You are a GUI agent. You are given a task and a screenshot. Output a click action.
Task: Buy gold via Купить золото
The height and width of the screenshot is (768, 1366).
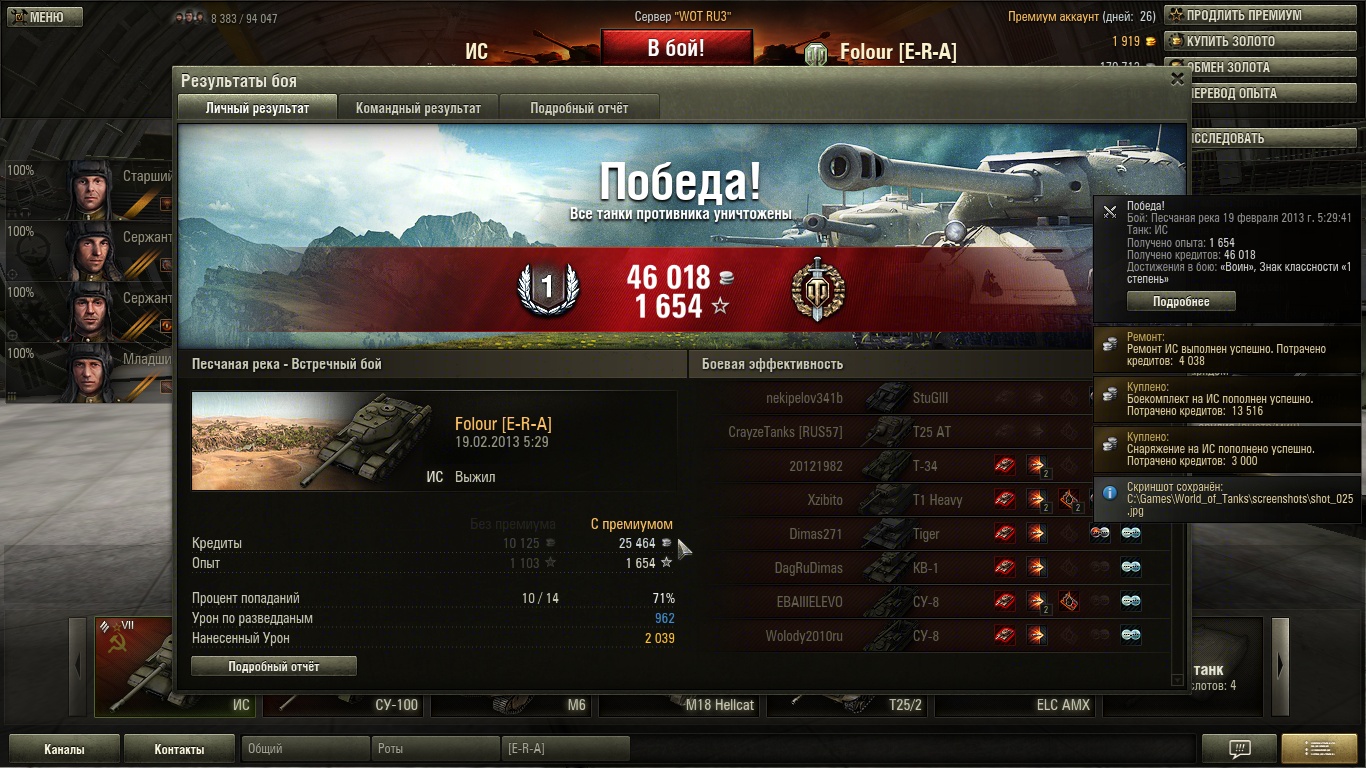tap(1264, 42)
